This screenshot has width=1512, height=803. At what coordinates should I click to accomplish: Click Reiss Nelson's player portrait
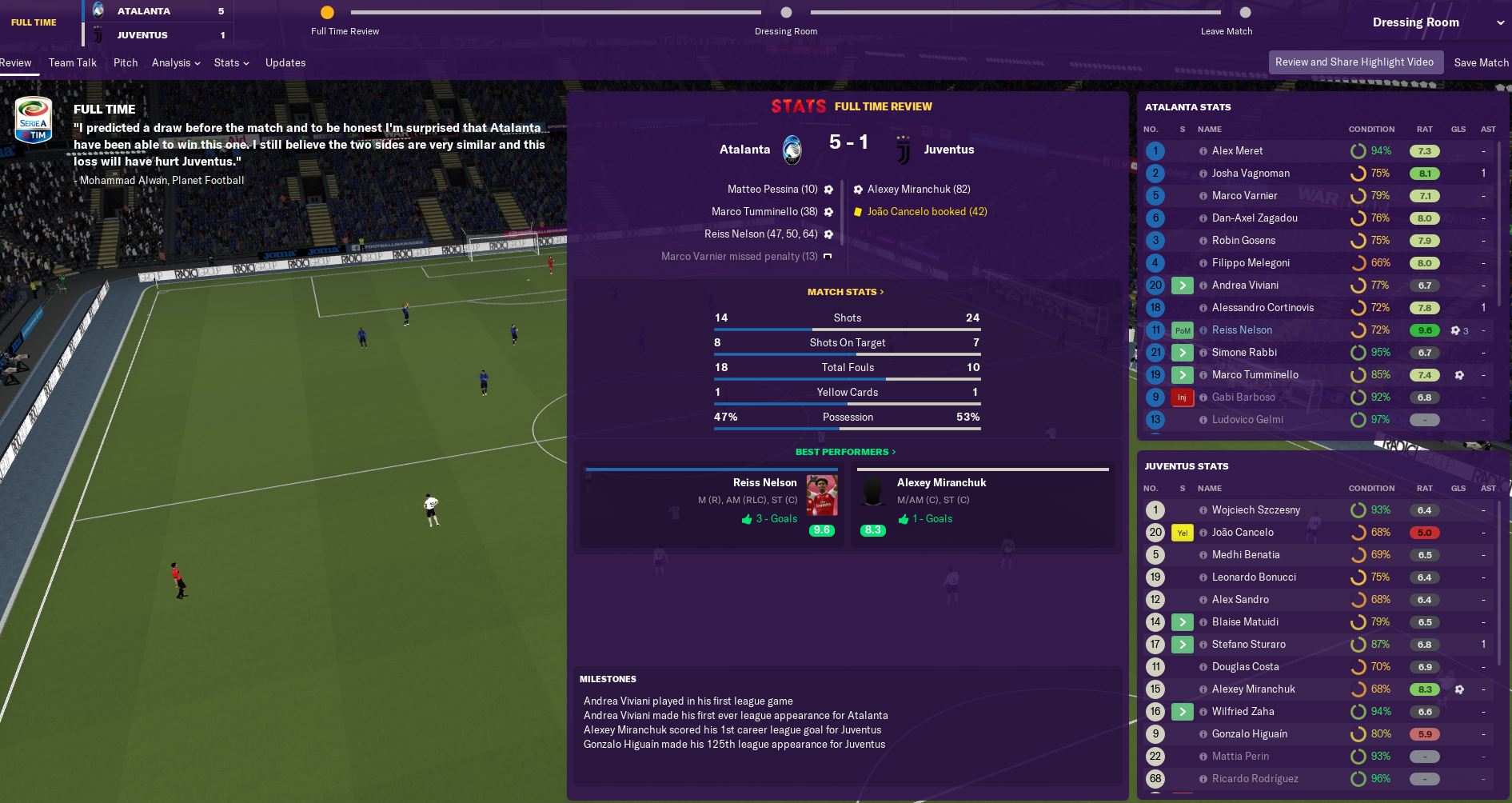[822, 496]
